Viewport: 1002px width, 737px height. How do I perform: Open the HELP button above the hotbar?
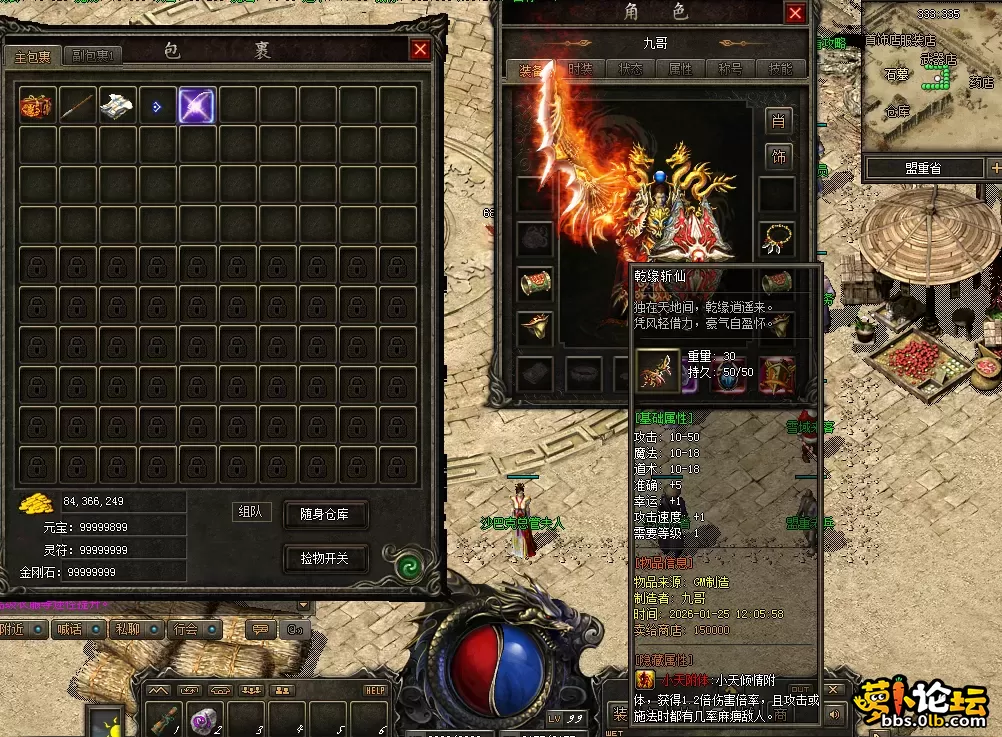[375, 690]
